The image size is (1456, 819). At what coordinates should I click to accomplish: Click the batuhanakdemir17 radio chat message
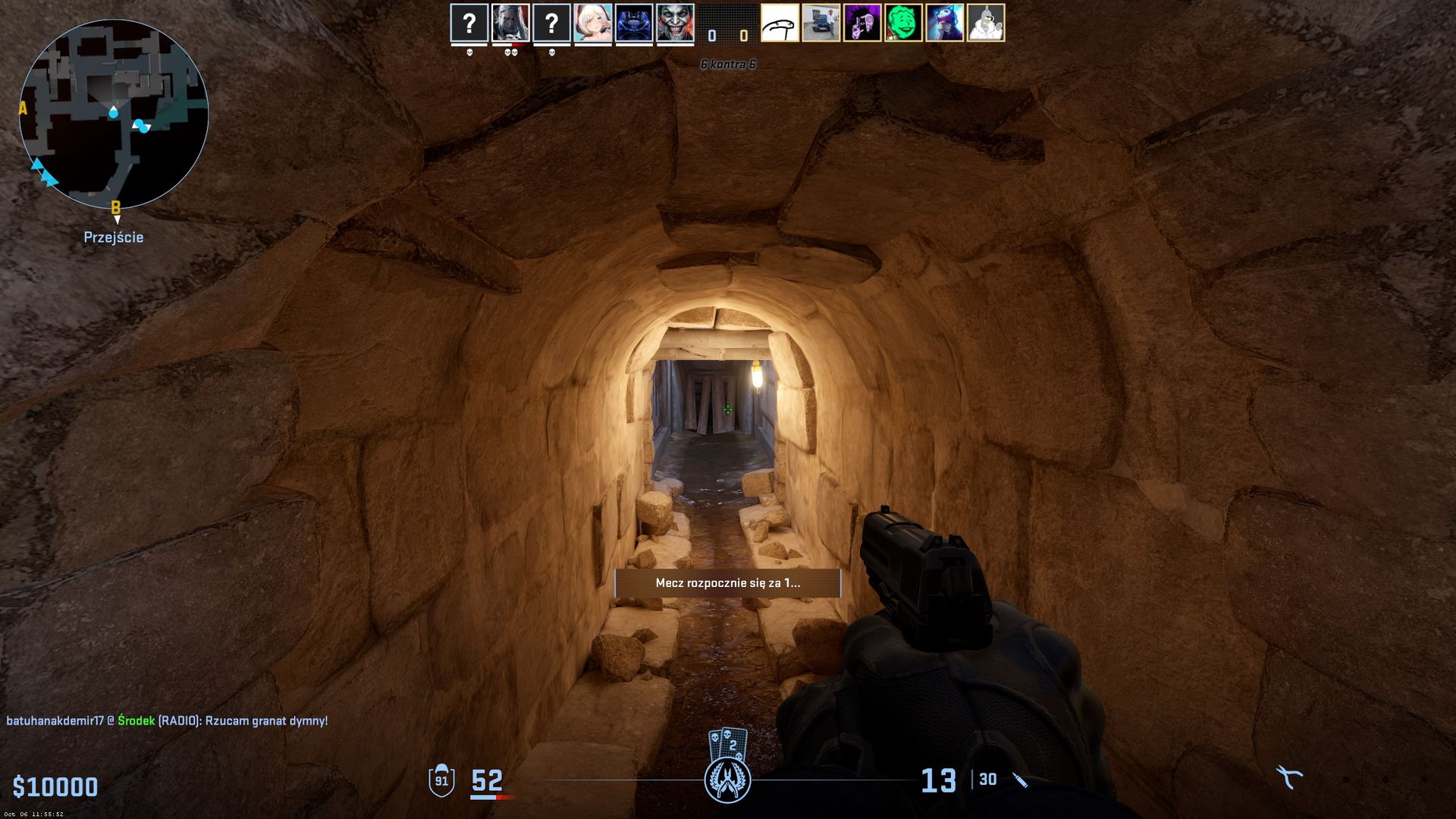(x=167, y=720)
